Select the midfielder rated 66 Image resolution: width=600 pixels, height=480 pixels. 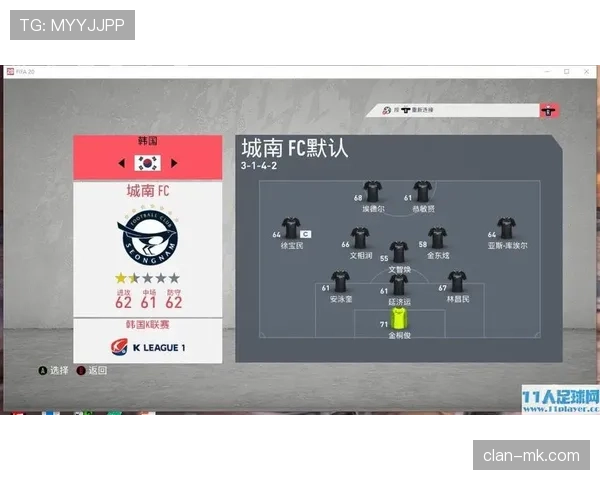click(x=360, y=238)
